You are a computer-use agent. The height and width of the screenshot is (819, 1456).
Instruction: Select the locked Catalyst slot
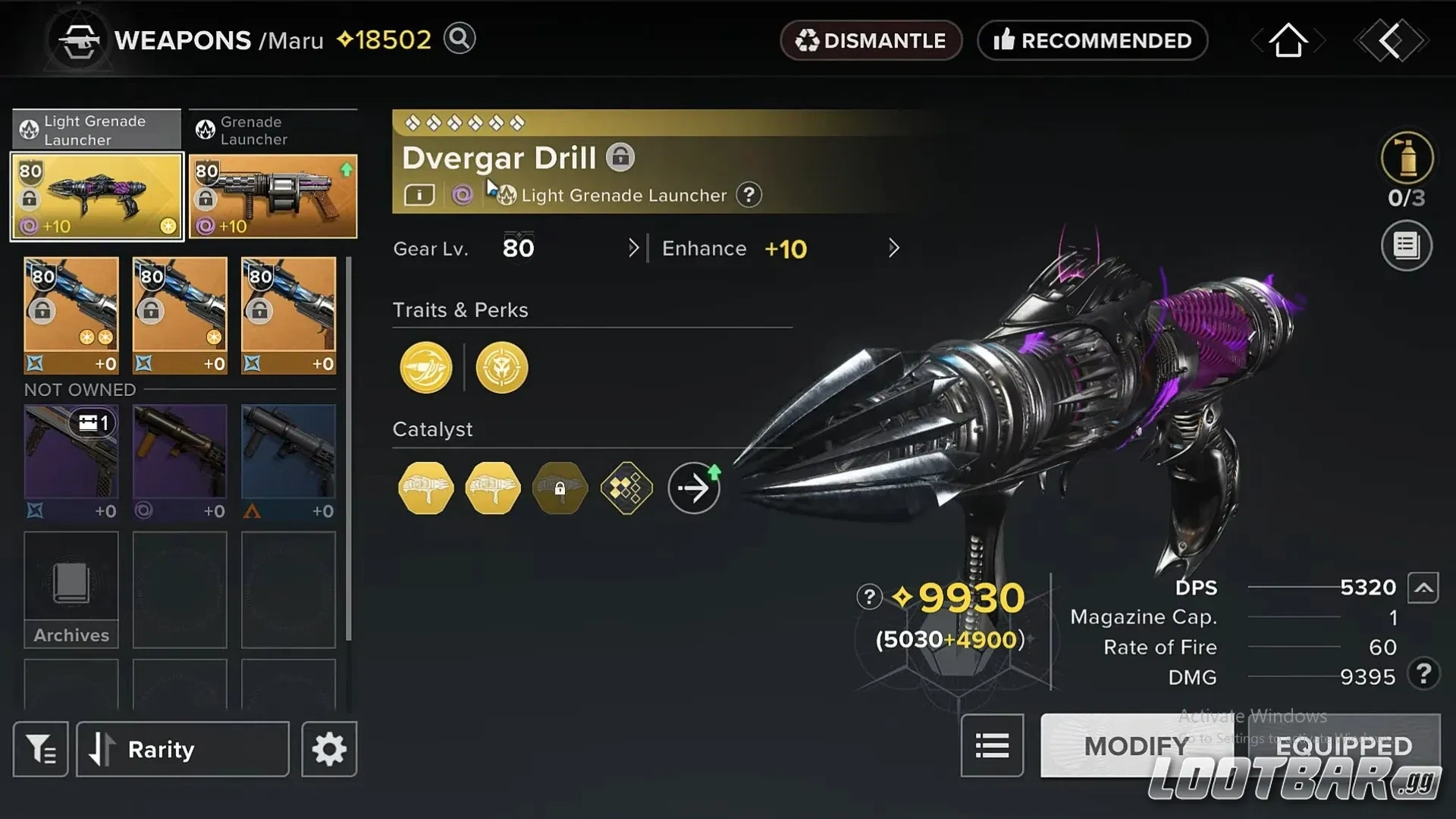560,488
